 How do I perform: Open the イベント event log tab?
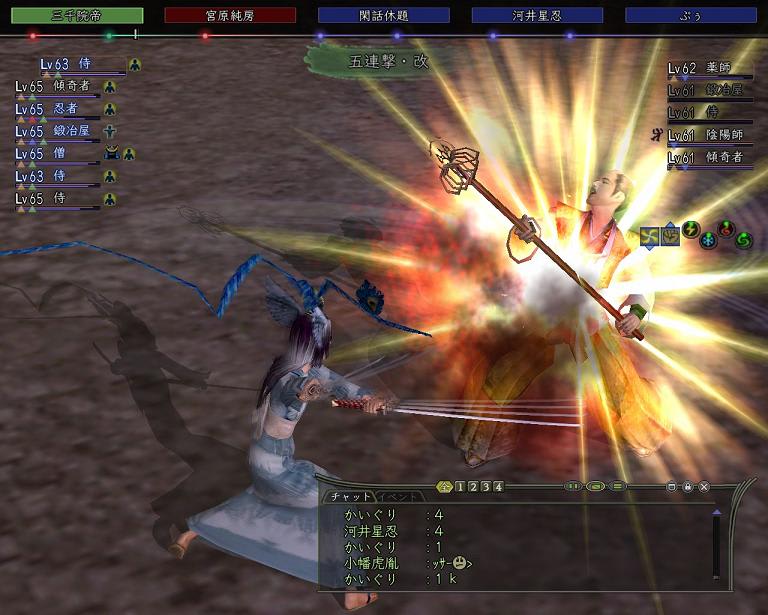coord(394,497)
